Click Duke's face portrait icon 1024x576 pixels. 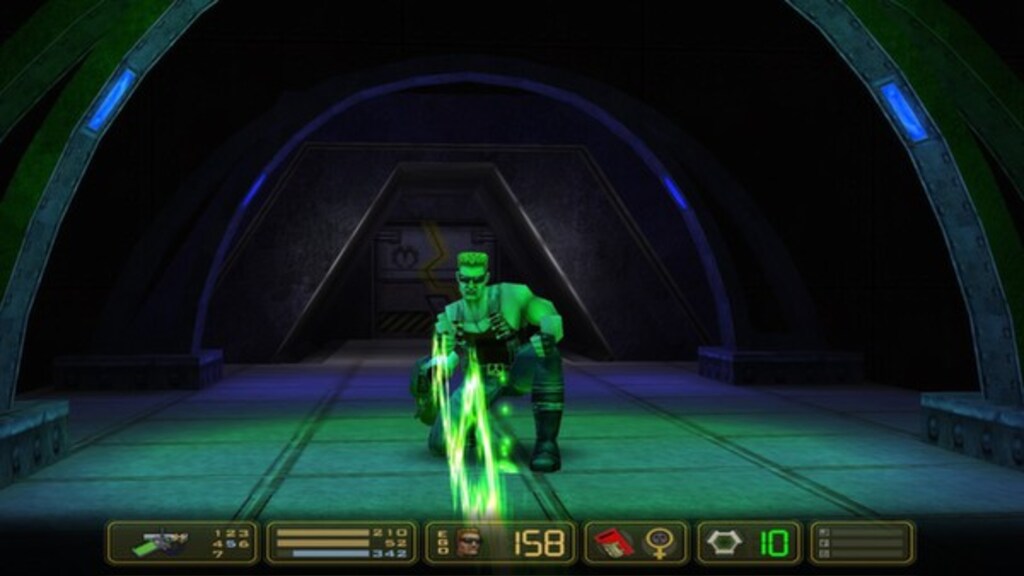pyautogui.click(x=466, y=543)
